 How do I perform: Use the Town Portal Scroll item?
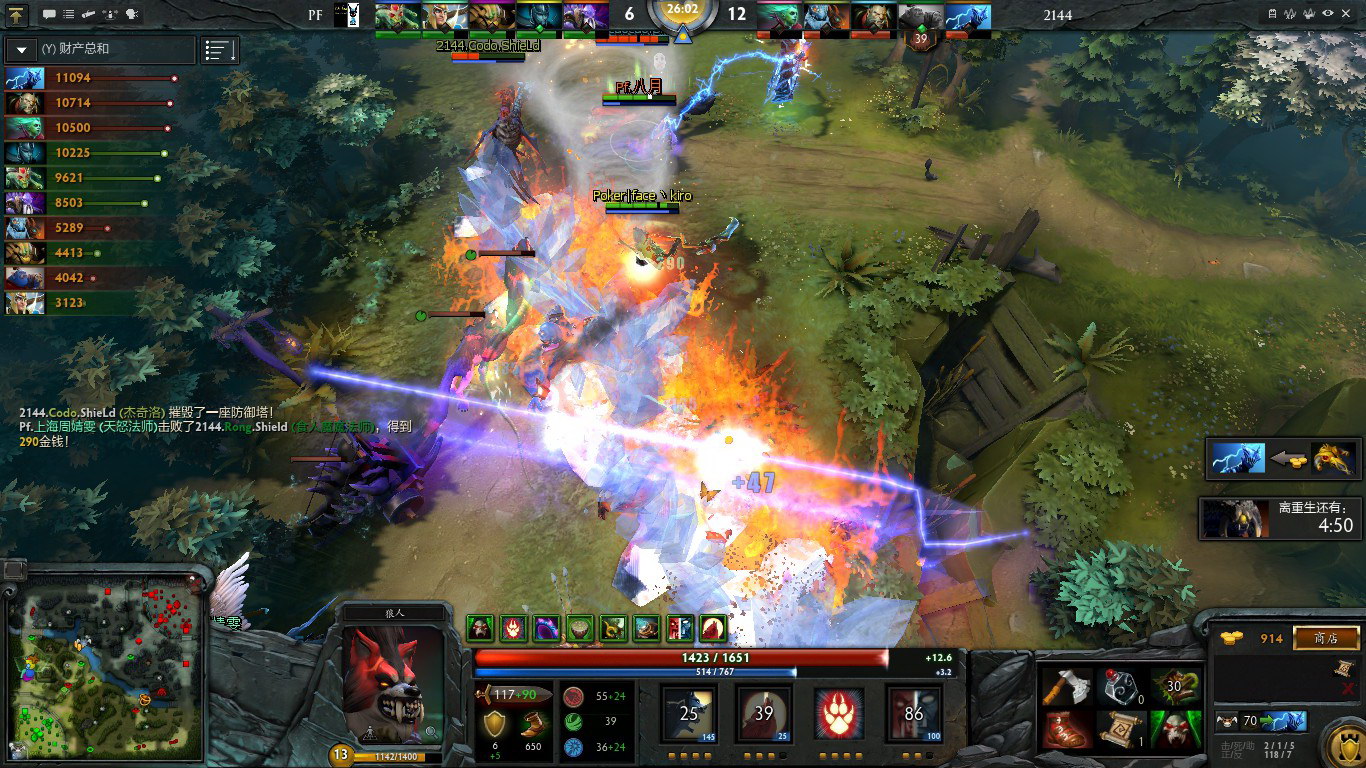1122,730
